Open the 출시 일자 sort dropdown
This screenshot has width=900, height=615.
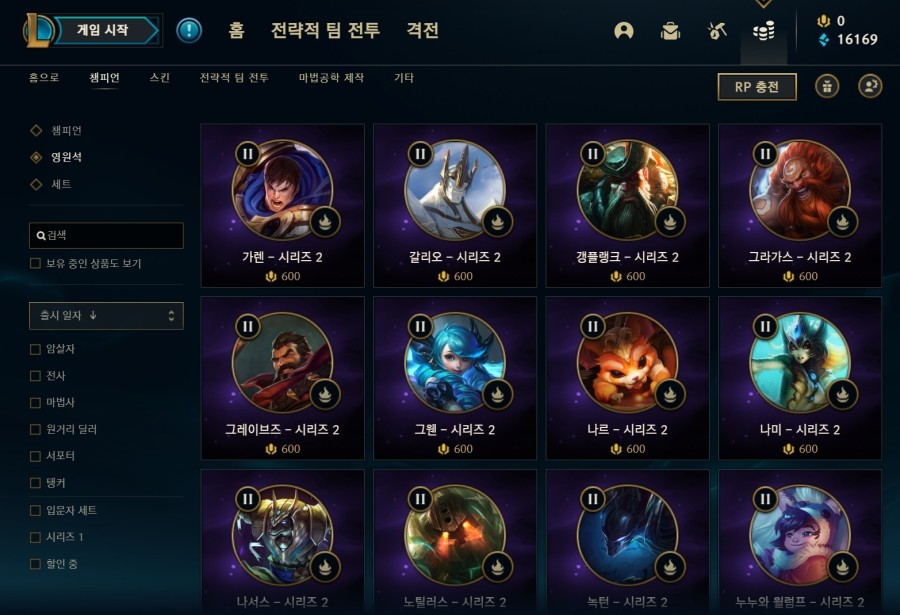[x=106, y=316]
